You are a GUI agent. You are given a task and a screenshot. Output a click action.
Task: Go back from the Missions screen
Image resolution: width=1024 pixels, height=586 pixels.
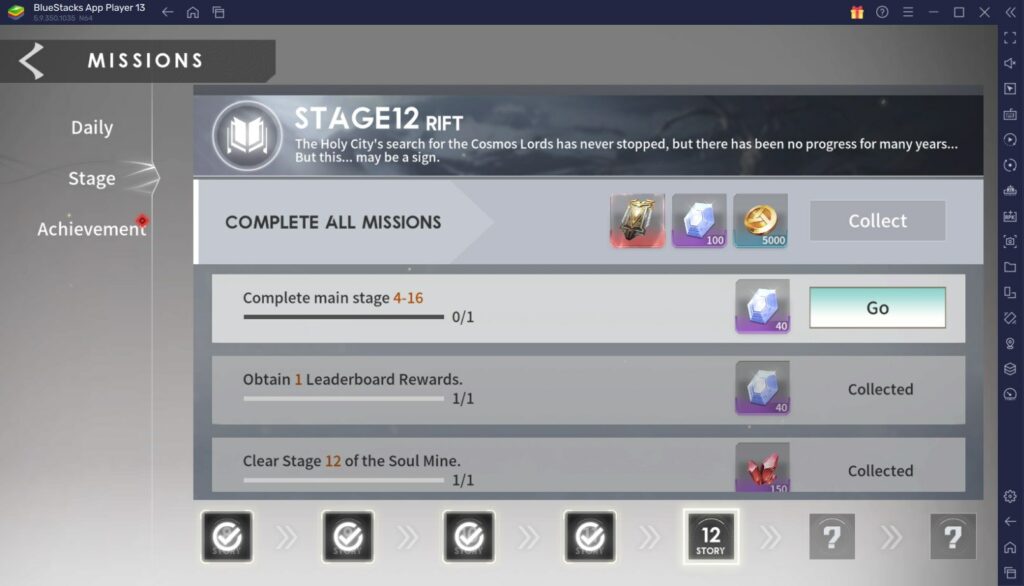(32, 61)
